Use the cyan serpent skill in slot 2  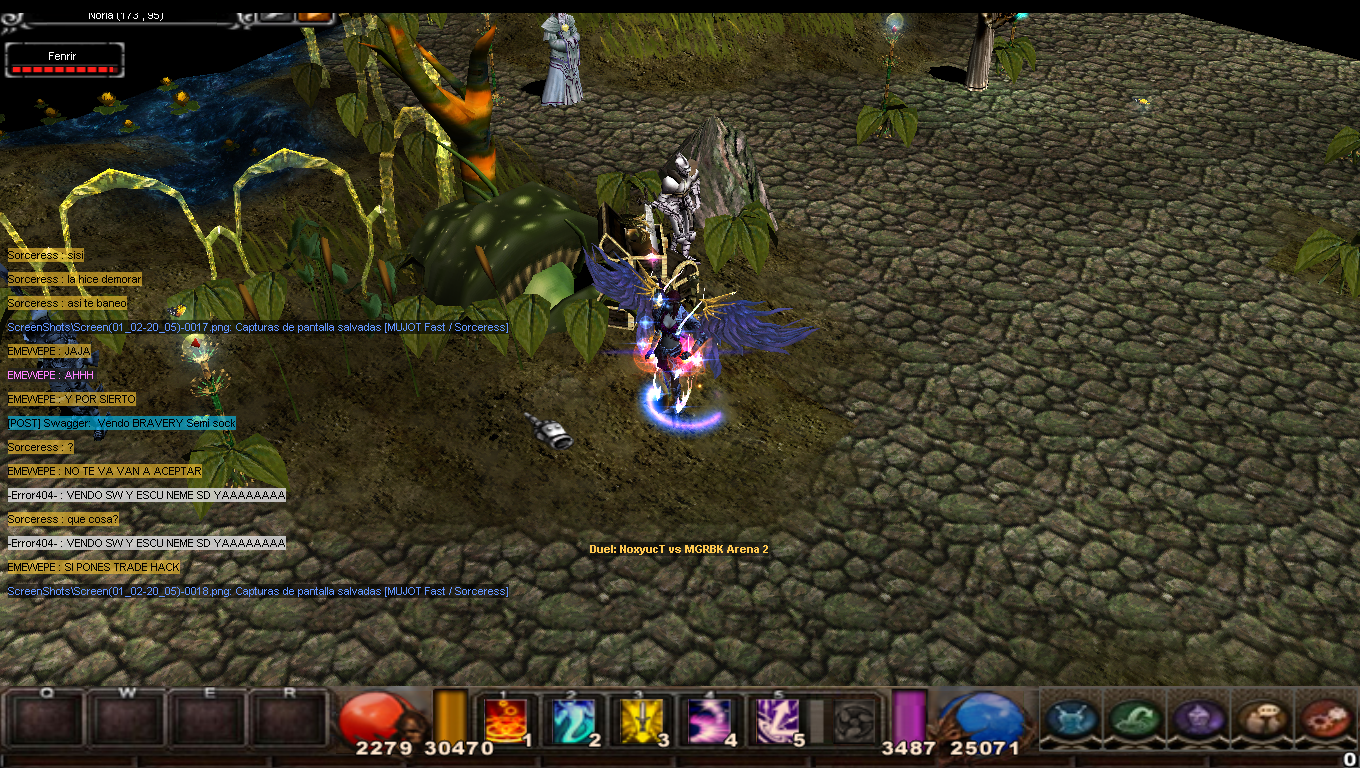pos(574,720)
